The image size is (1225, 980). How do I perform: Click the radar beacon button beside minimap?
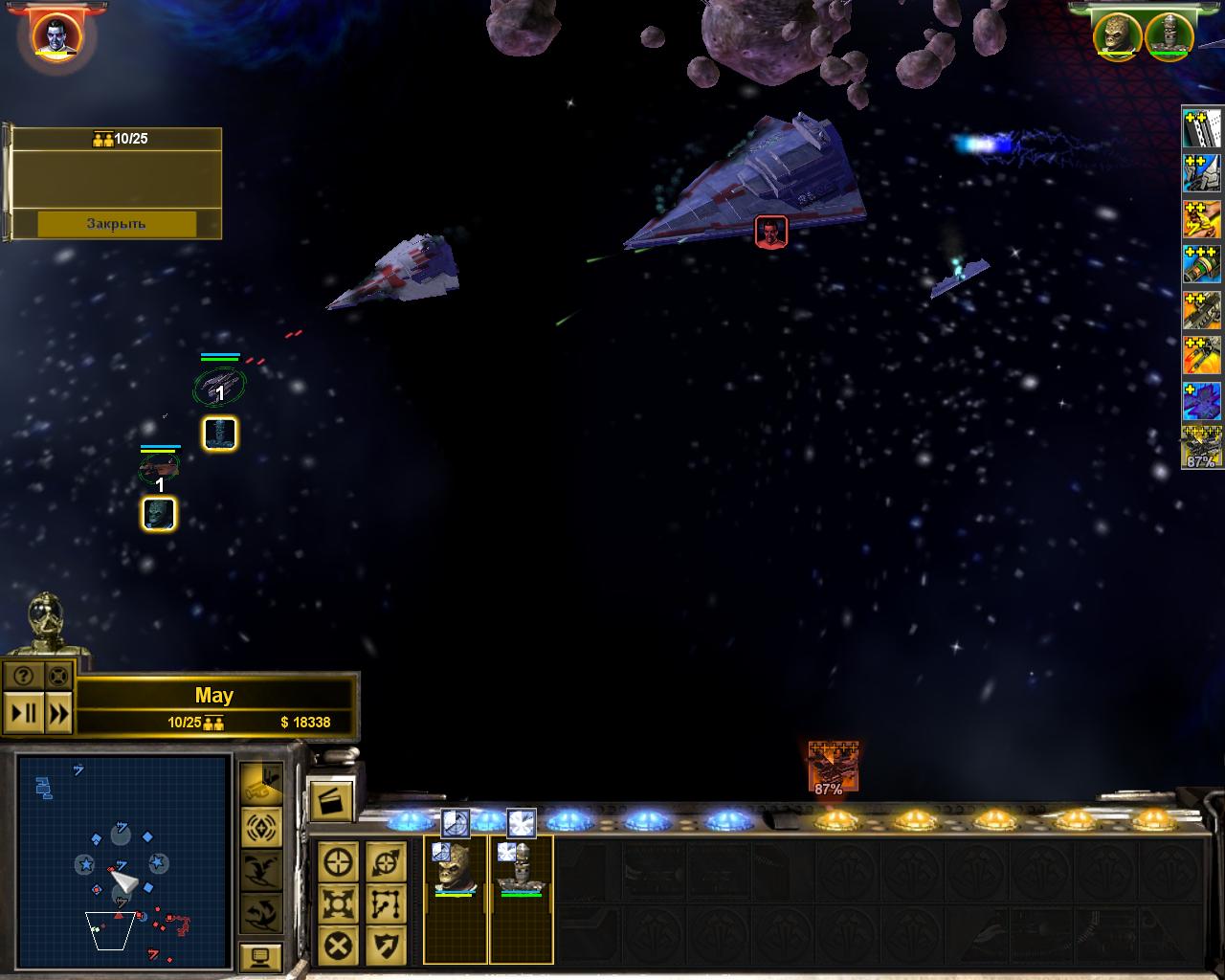pyautogui.click(x=261, y=828)
